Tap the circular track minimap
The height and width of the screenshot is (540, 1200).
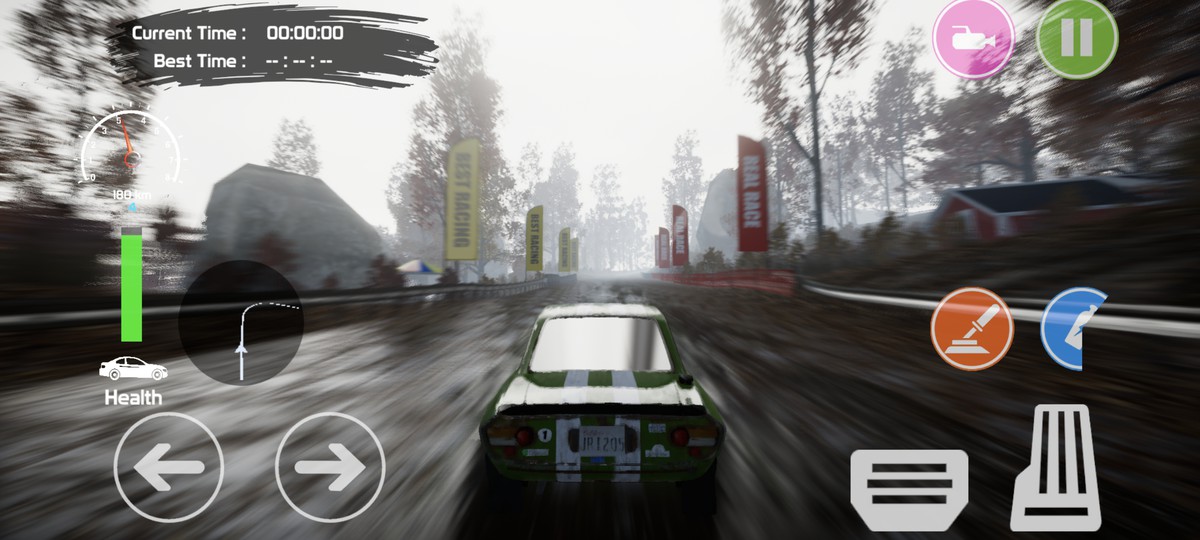tap(241, 322)
